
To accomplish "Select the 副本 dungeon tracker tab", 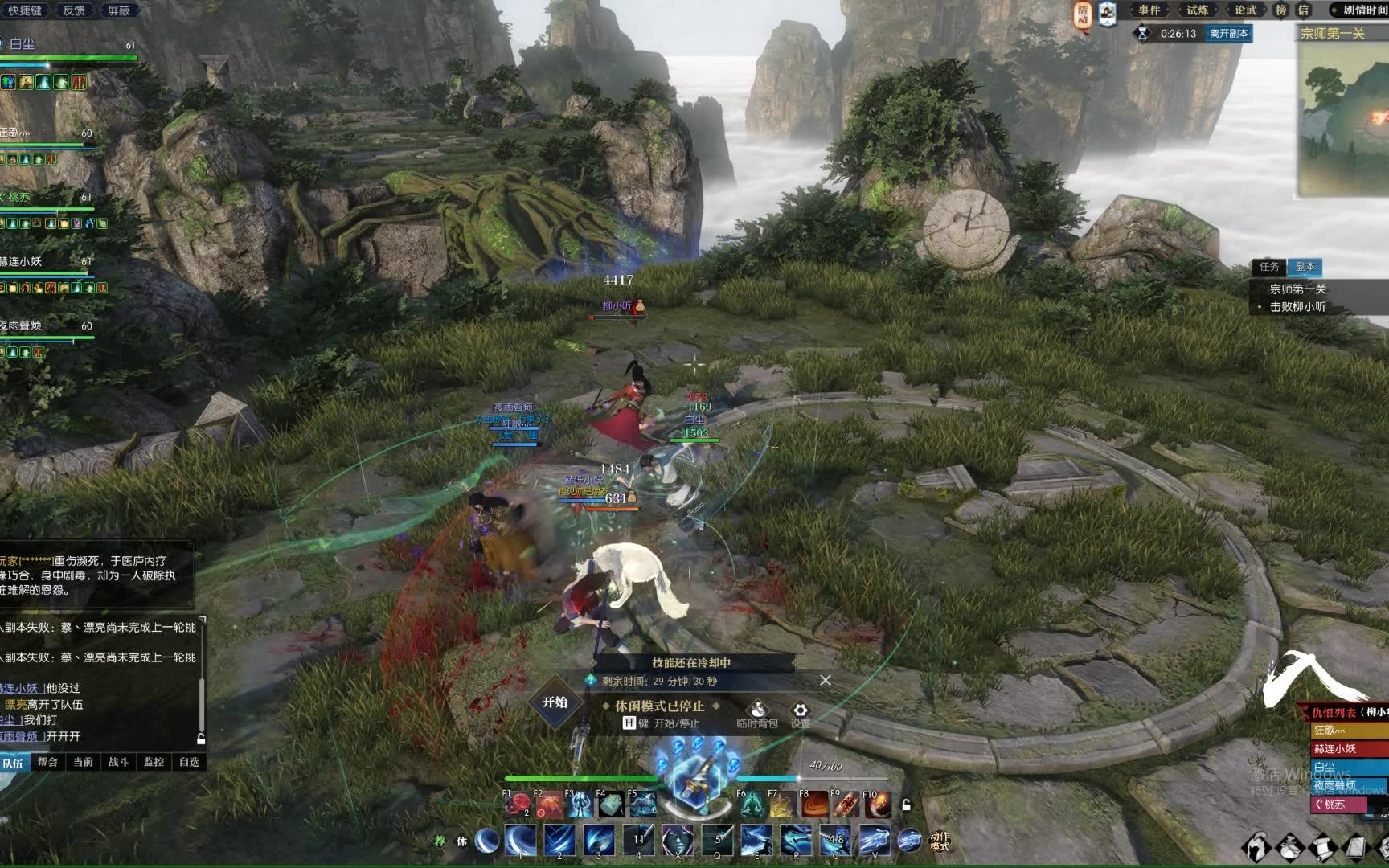I will pos(1305,267).
